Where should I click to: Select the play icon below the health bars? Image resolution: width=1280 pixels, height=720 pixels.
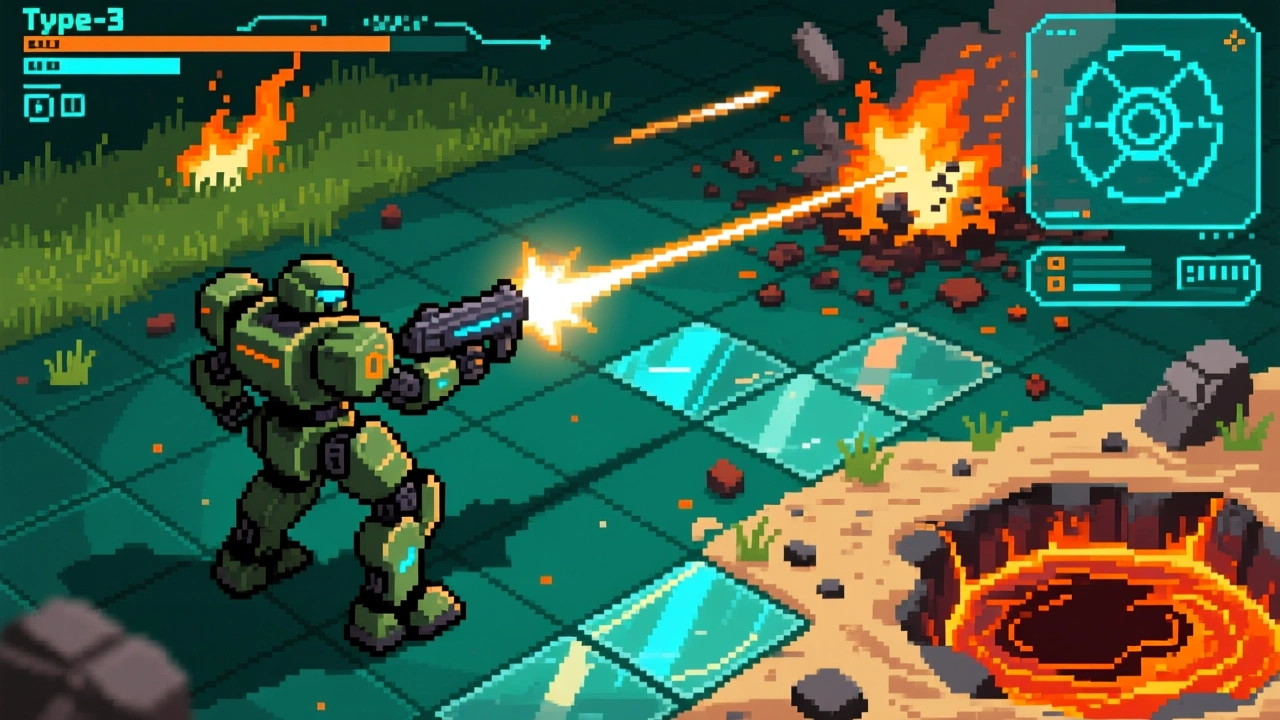coord(39,105)
